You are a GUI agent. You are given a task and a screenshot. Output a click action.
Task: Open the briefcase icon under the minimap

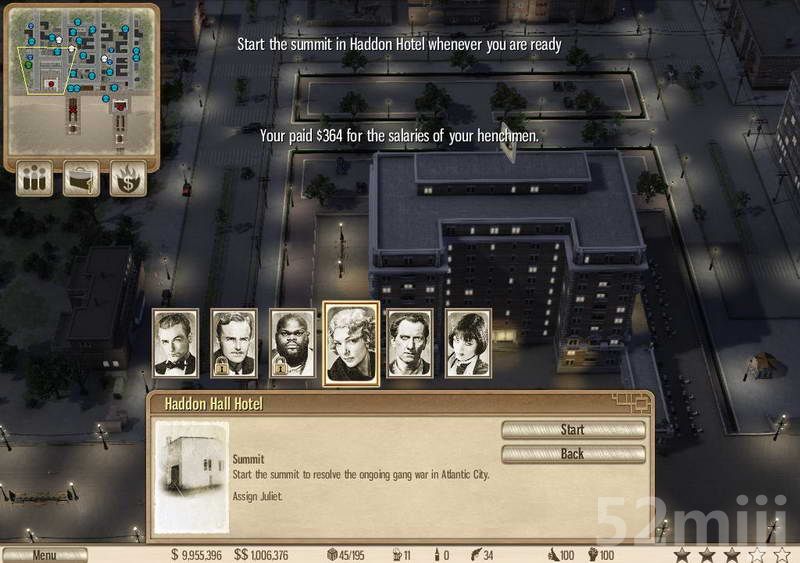point(82,179)
